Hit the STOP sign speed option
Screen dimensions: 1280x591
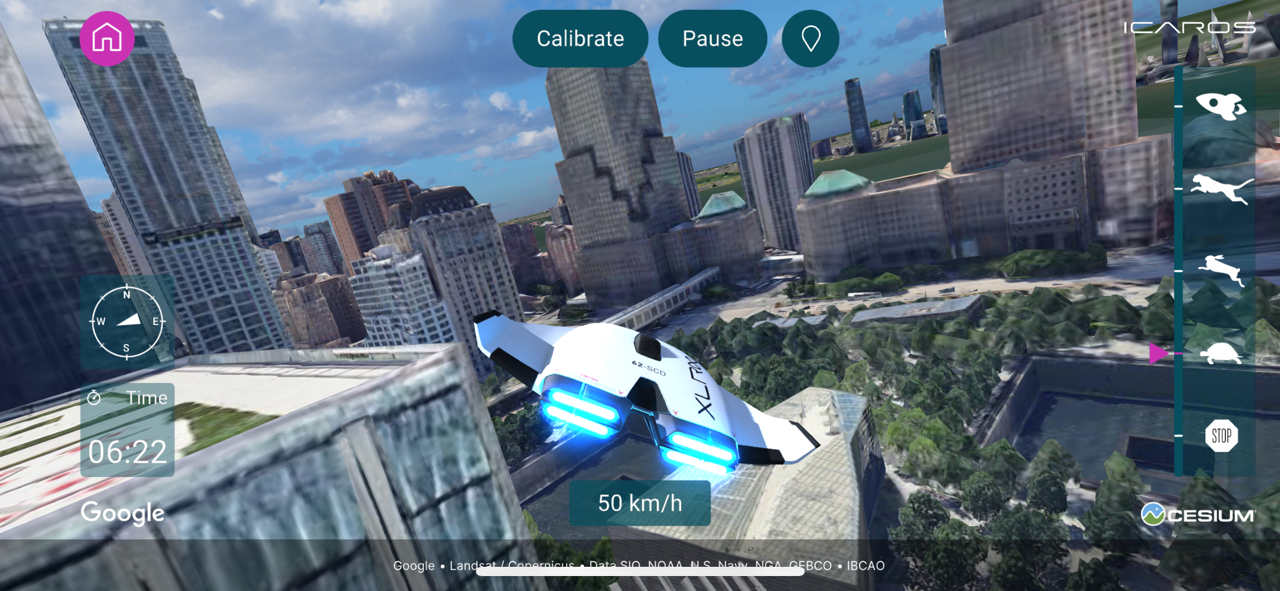(1221, 436)
